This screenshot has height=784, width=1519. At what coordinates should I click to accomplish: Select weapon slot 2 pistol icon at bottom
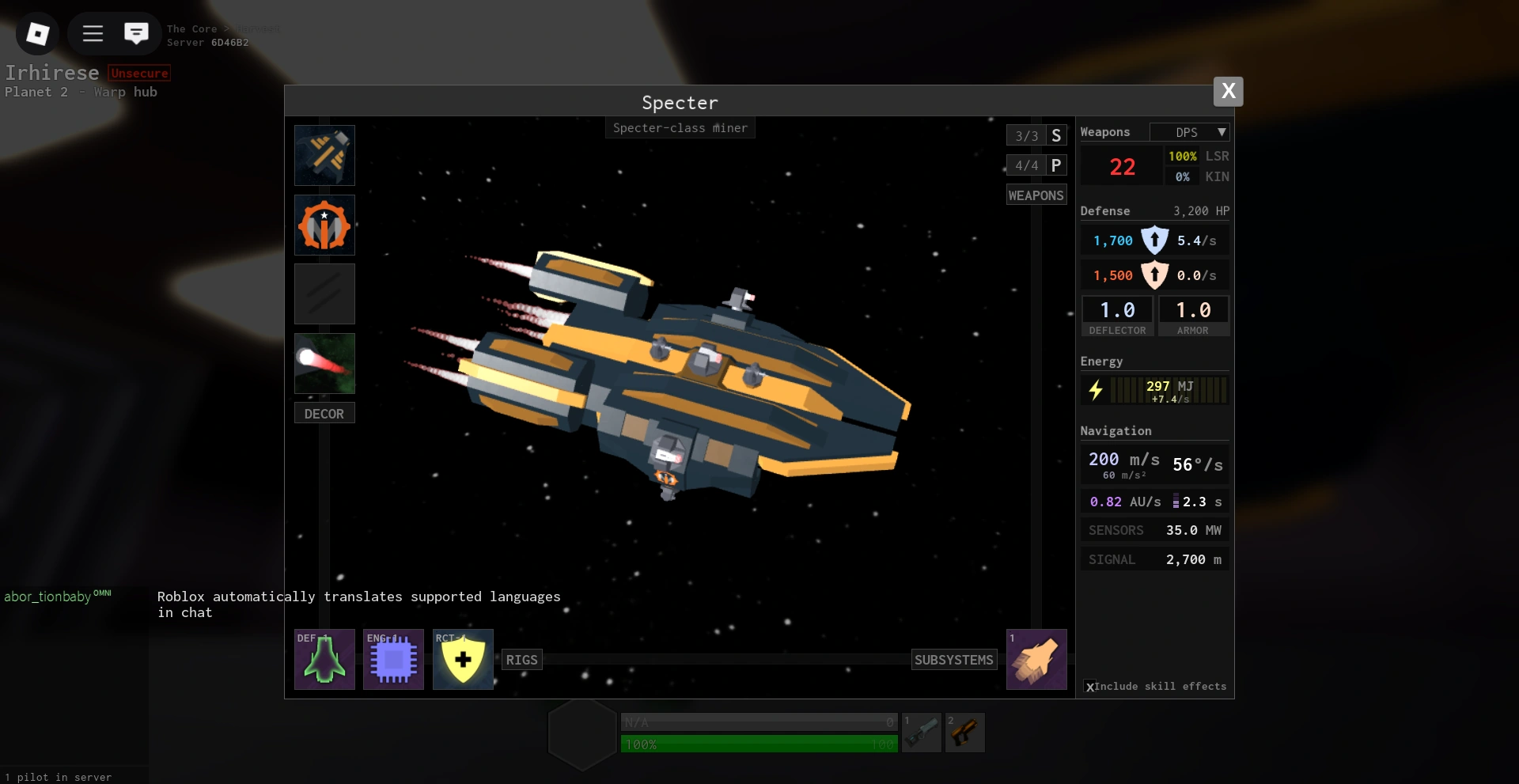[965, 733]
